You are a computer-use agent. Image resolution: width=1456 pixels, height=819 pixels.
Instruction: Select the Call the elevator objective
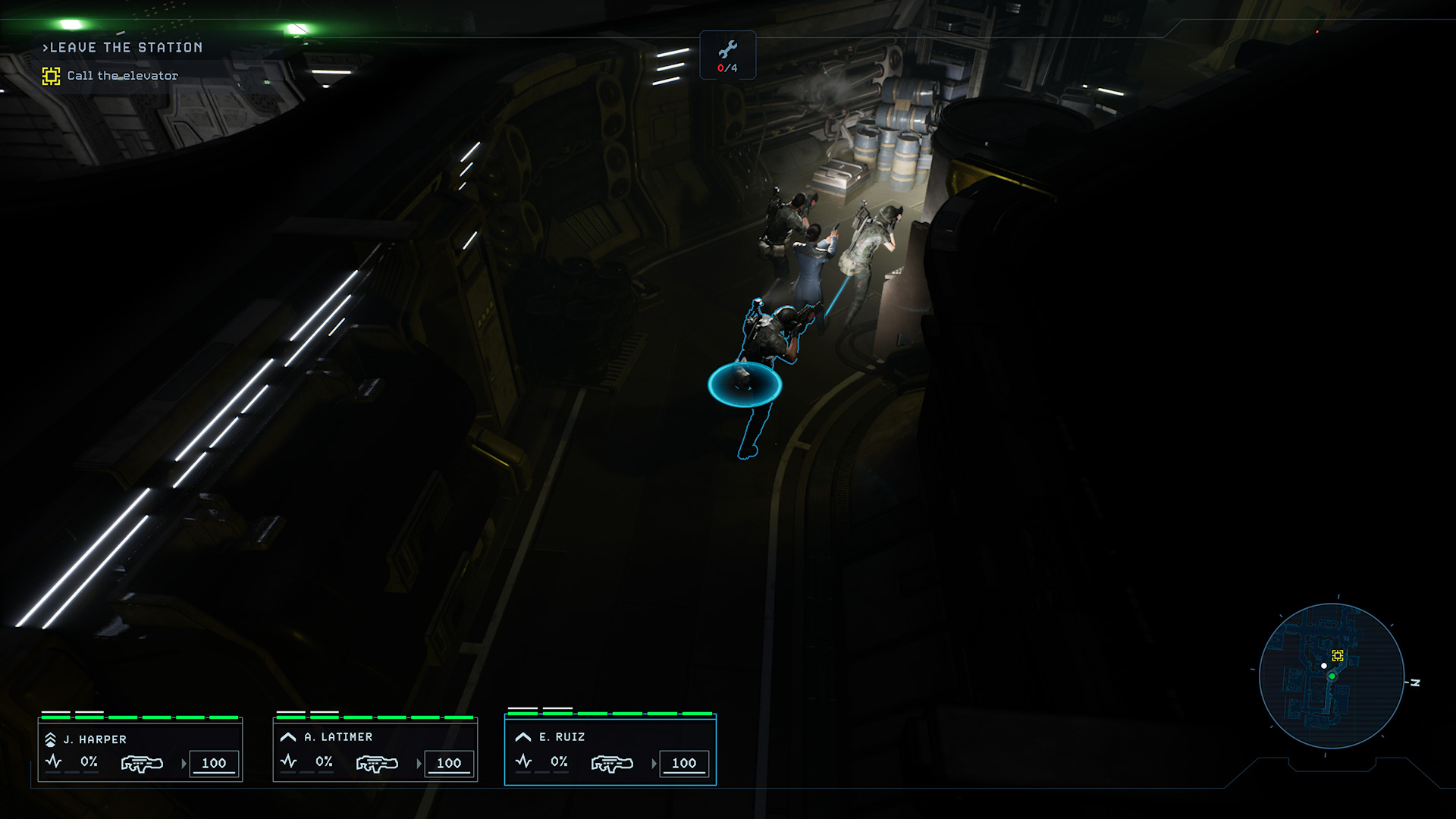pyautogui.click(x=121, y=76)
